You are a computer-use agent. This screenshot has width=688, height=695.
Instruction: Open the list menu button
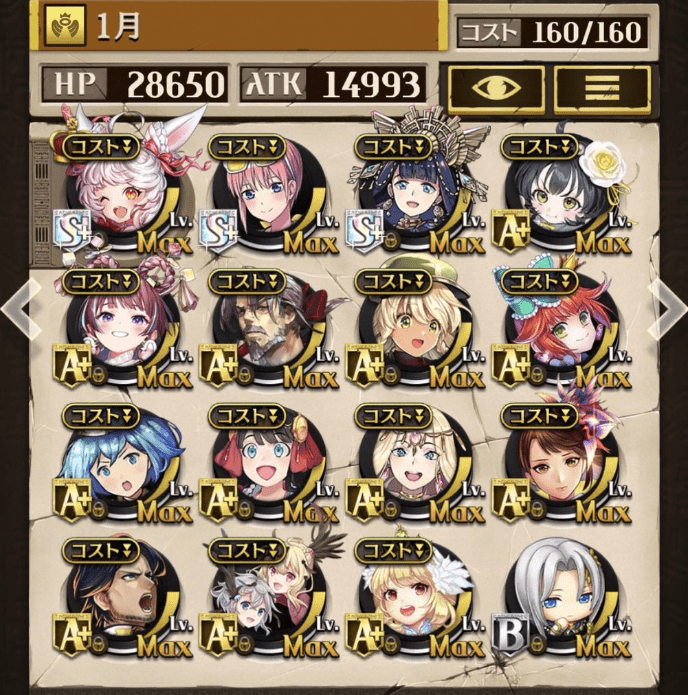point(602,86)
